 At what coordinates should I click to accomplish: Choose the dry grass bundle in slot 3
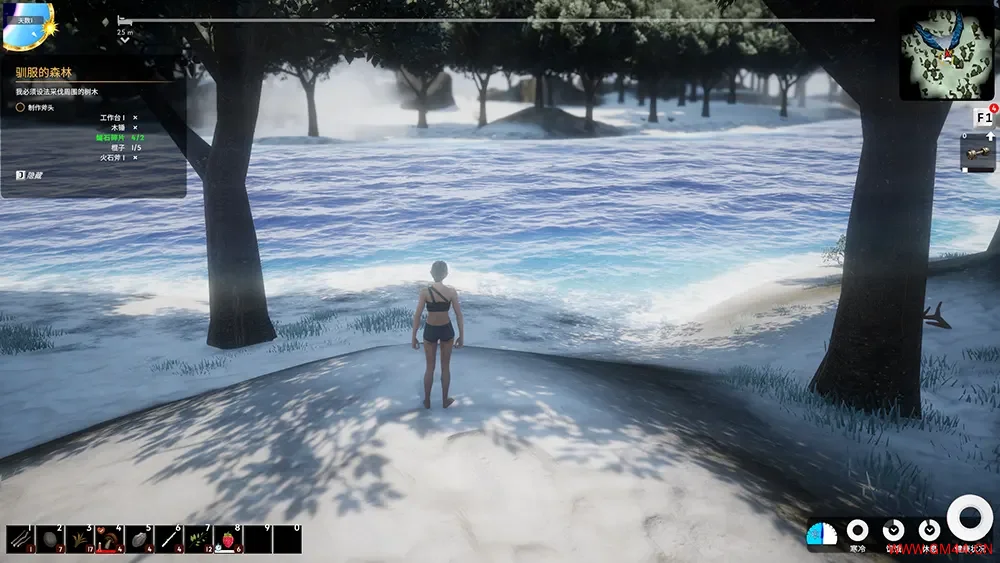[x=80, y=538]
